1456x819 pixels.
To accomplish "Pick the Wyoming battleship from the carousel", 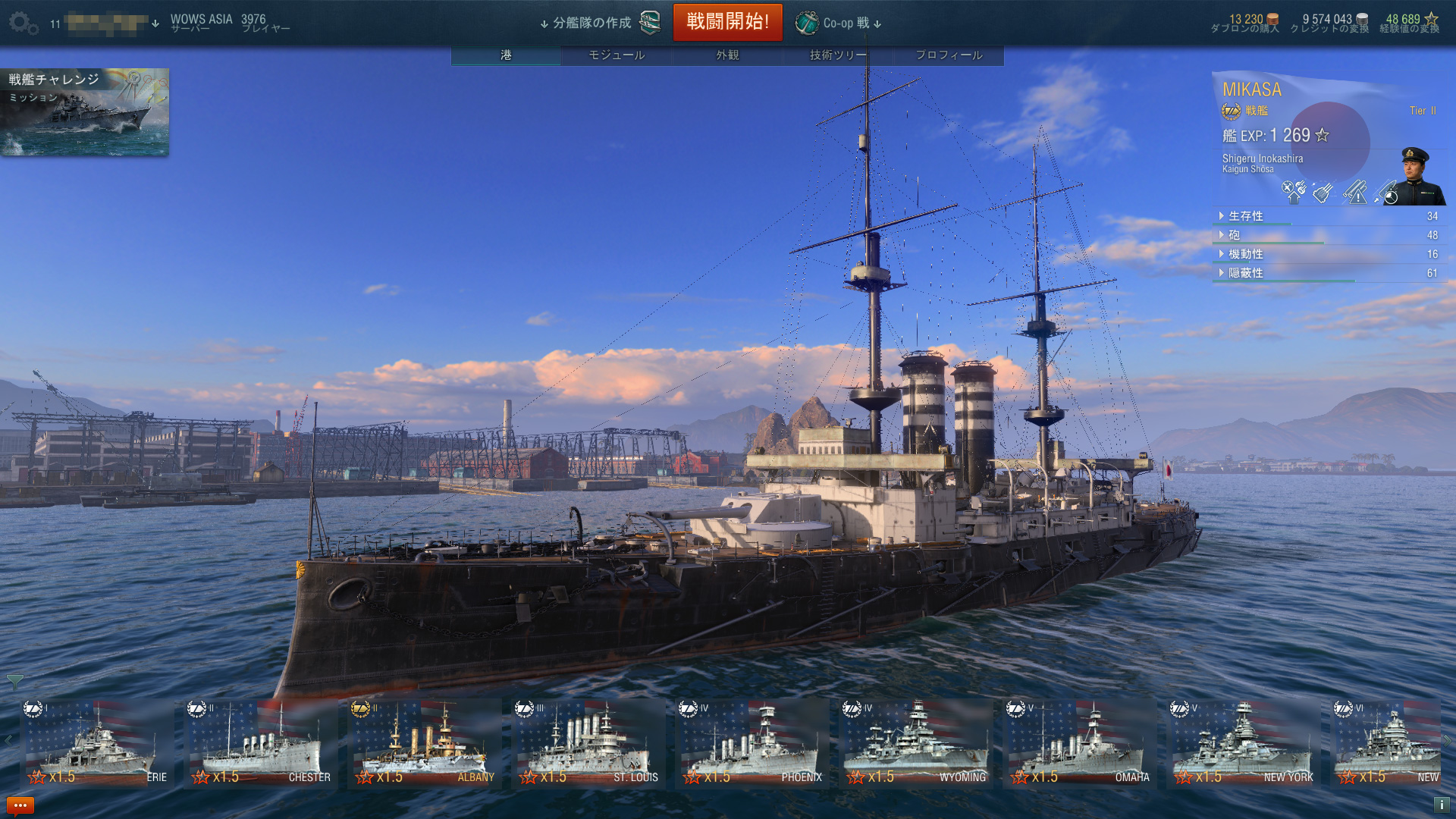I will coord(916,745).
